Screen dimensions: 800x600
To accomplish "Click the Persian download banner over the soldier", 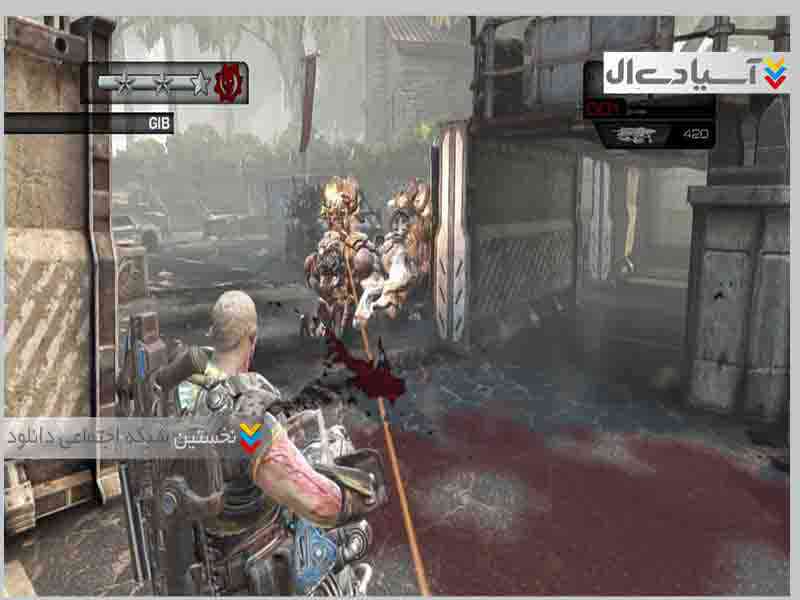I will (x=135, y=438).
